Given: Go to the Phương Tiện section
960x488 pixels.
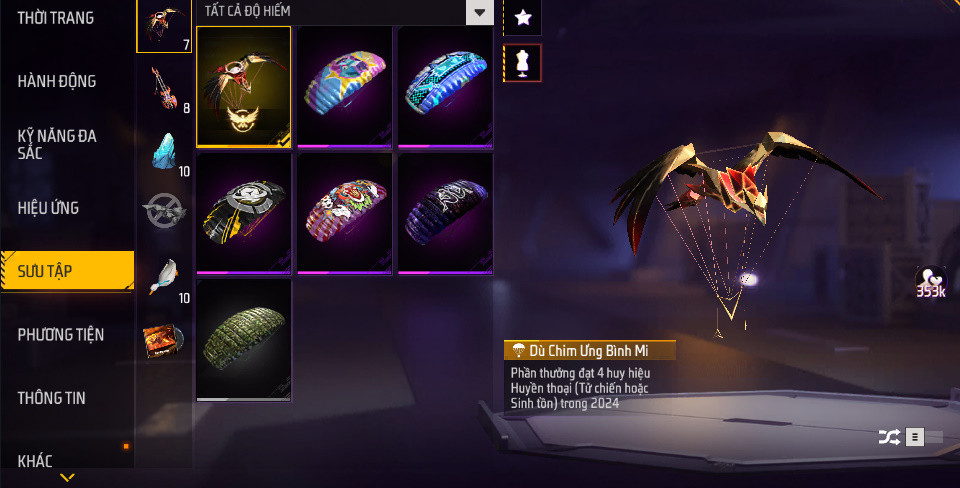Looking at the screenshot, I should pyautogui.click(x=61, y=334).
